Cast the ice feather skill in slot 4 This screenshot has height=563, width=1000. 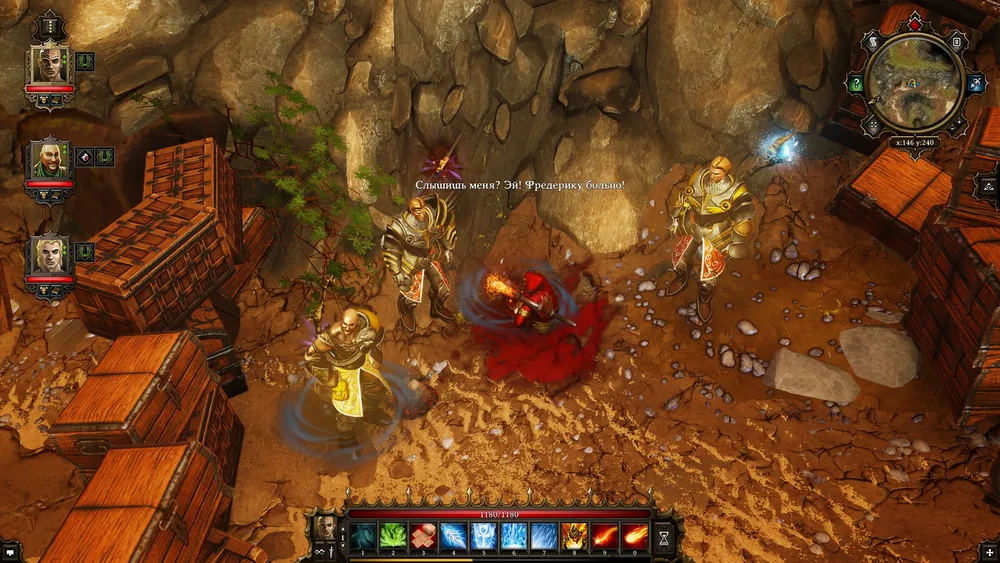click(x=454, y=537)
